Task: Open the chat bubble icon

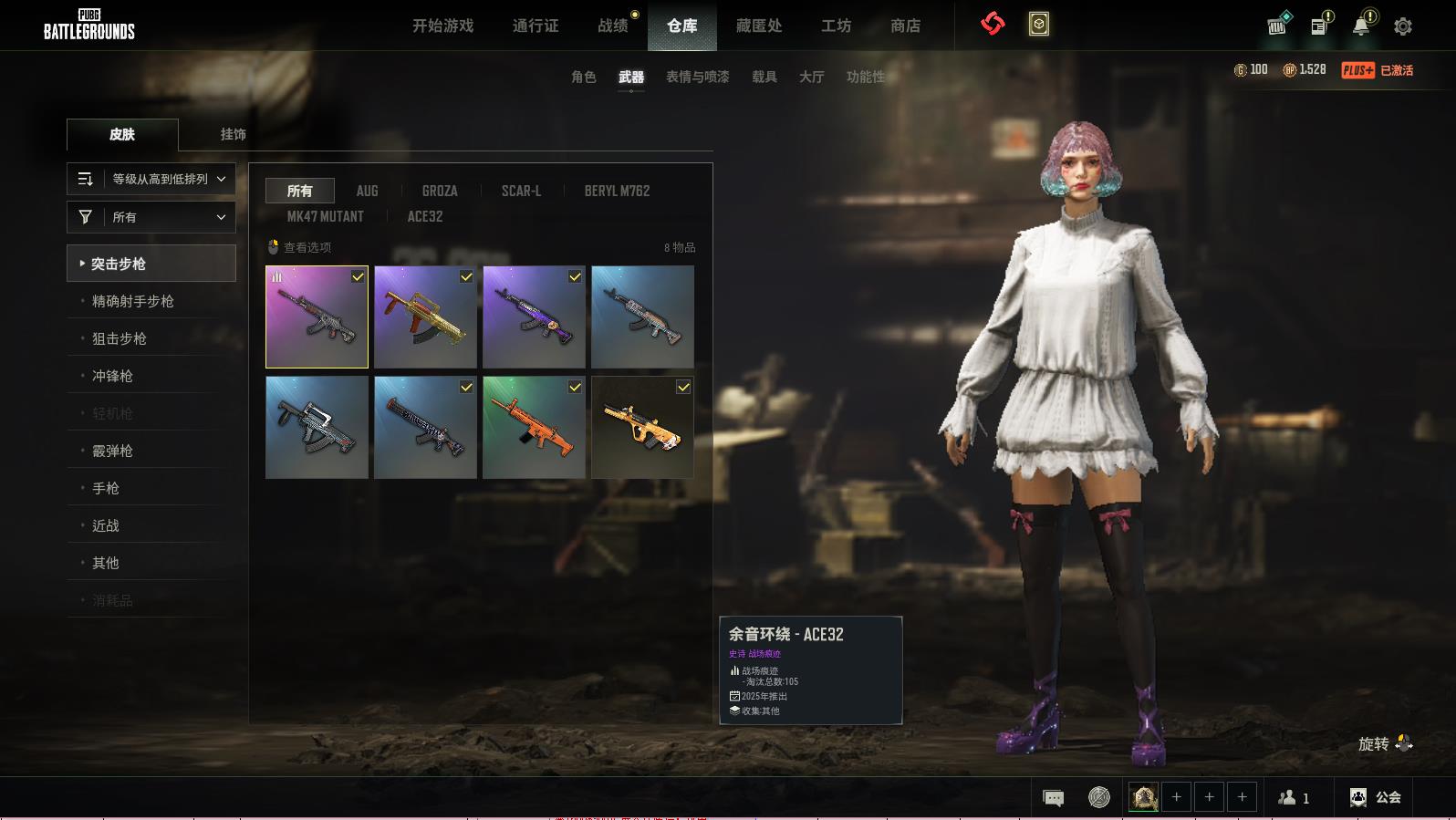Action: pos(1053,798)
